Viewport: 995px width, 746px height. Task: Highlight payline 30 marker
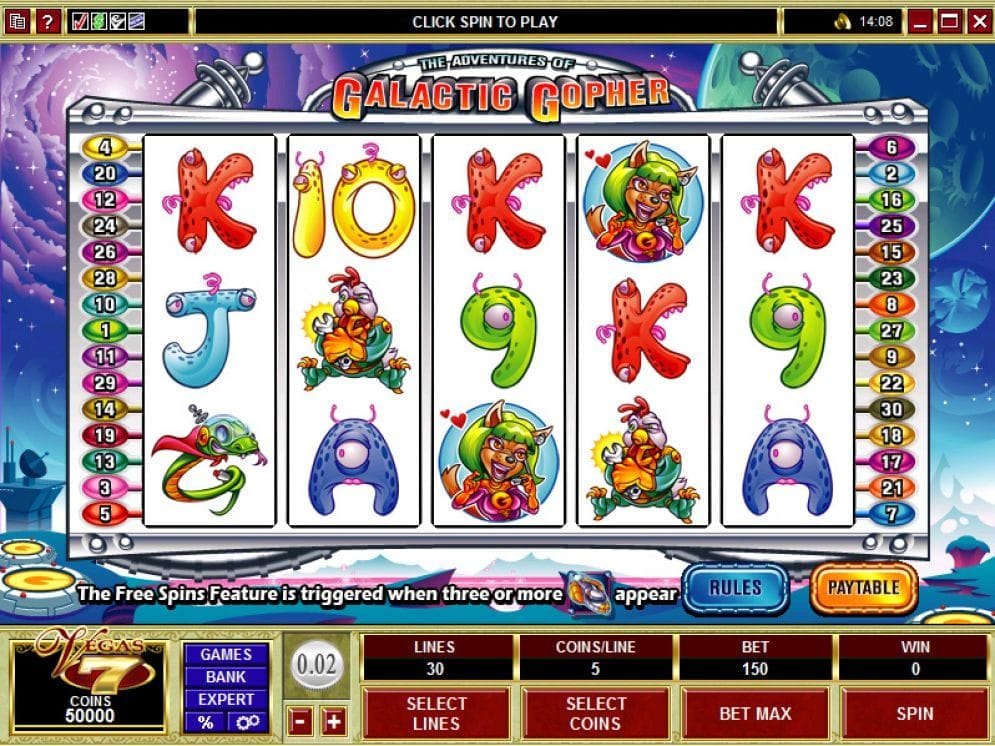point(890,409)
